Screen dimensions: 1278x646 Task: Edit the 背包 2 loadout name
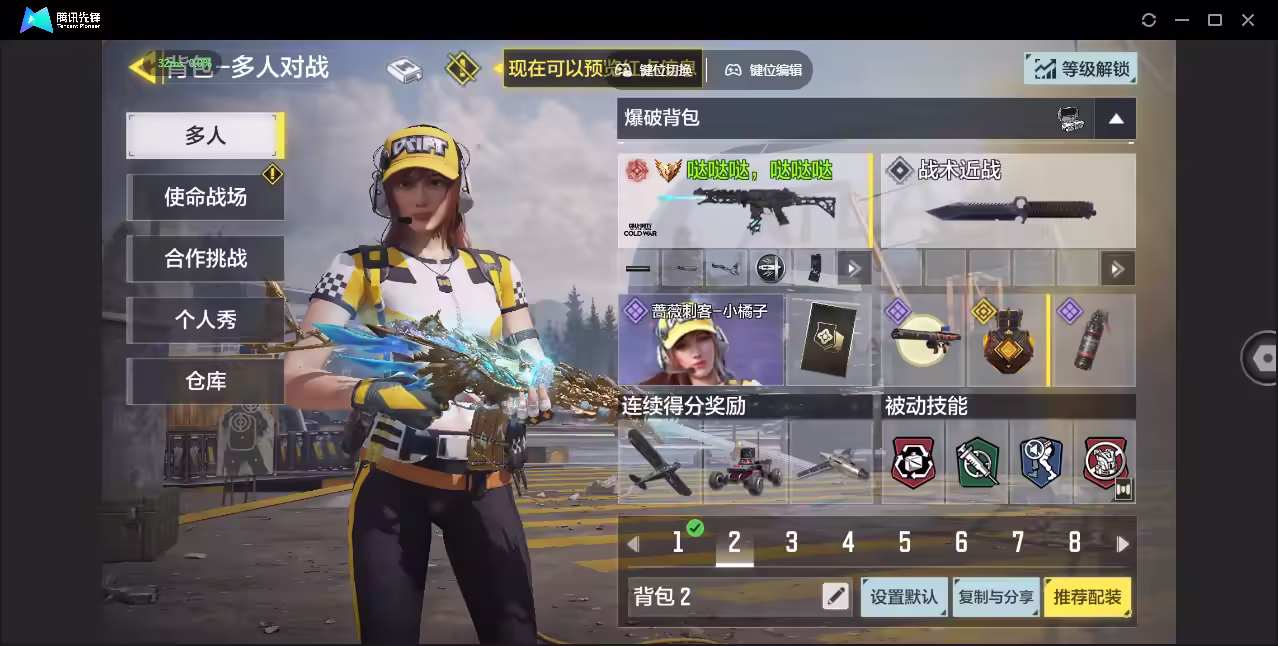(835, 597)
